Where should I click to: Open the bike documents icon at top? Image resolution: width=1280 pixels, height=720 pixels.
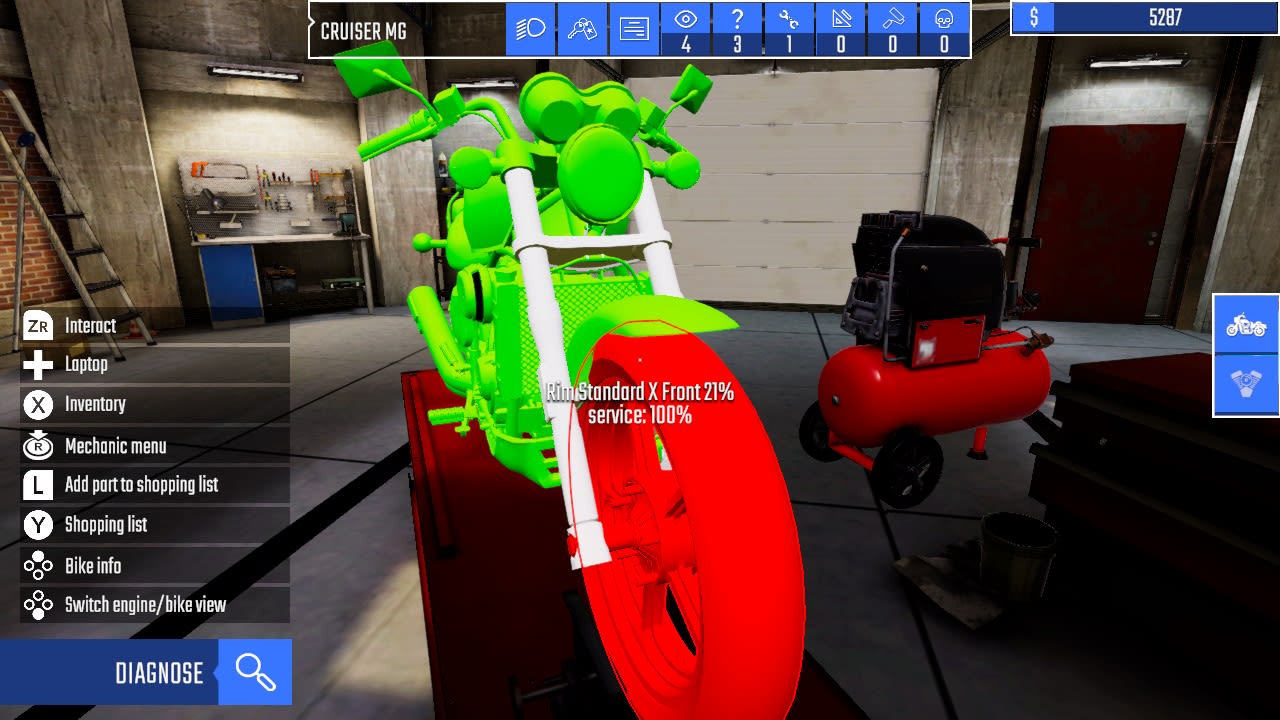(x=635, y=29)
